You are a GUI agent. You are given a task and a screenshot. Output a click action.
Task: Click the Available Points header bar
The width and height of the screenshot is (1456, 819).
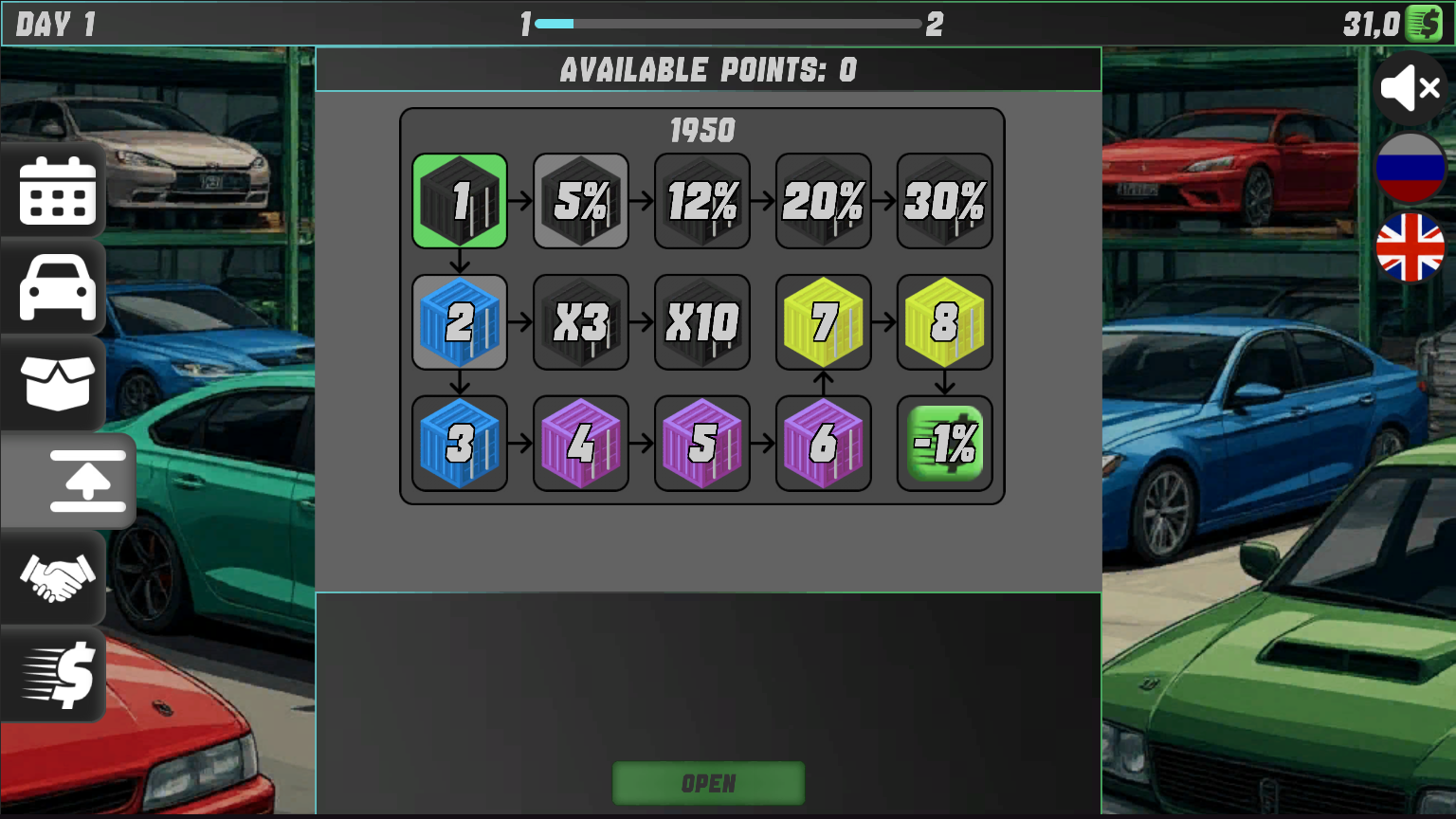(x=708, y=68)
